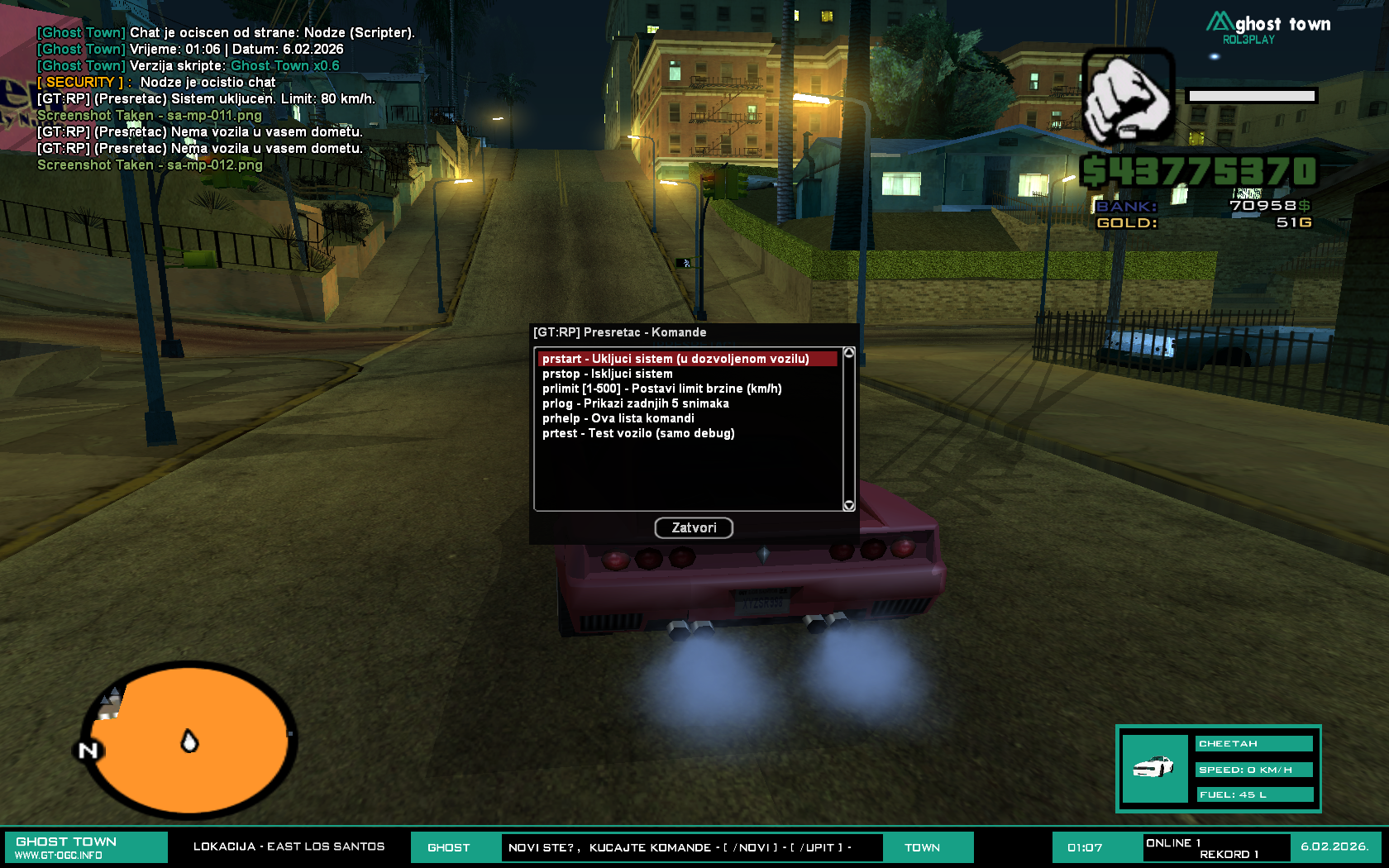Select prlimit speed limit command

661,389
